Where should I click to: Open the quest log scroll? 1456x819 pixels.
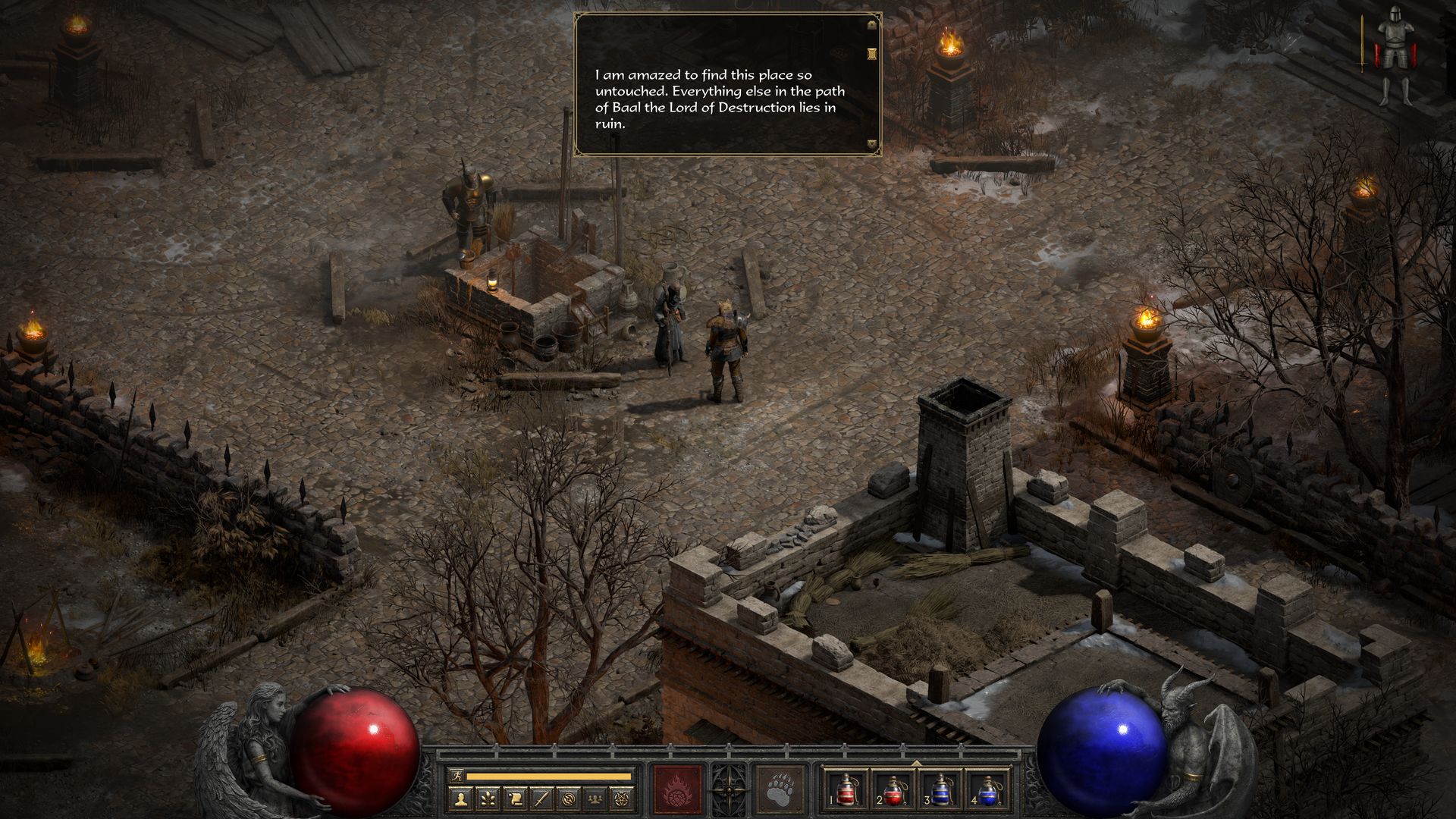[515, 798]
